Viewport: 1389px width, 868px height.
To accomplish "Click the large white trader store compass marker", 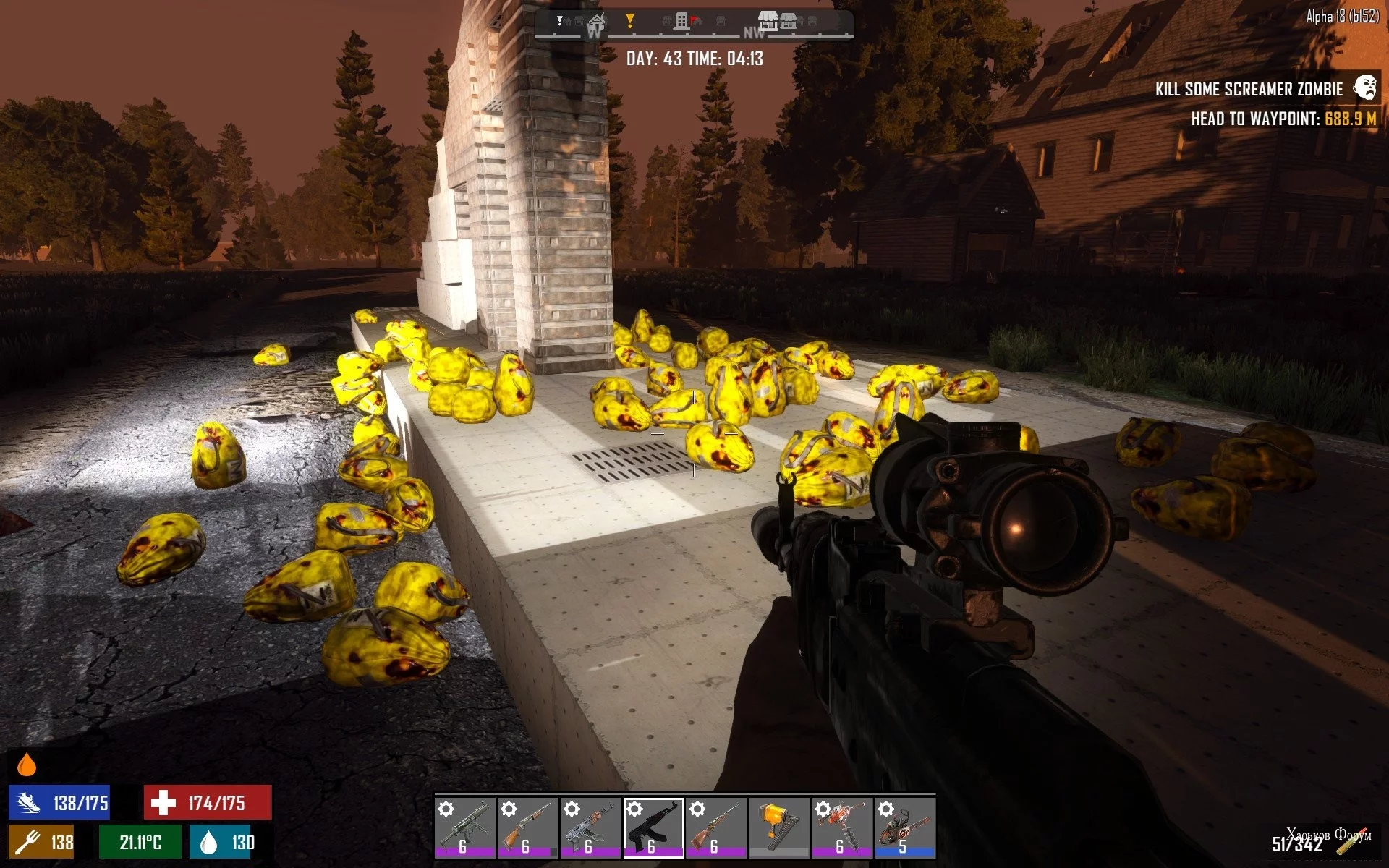I will coord(768,20).
